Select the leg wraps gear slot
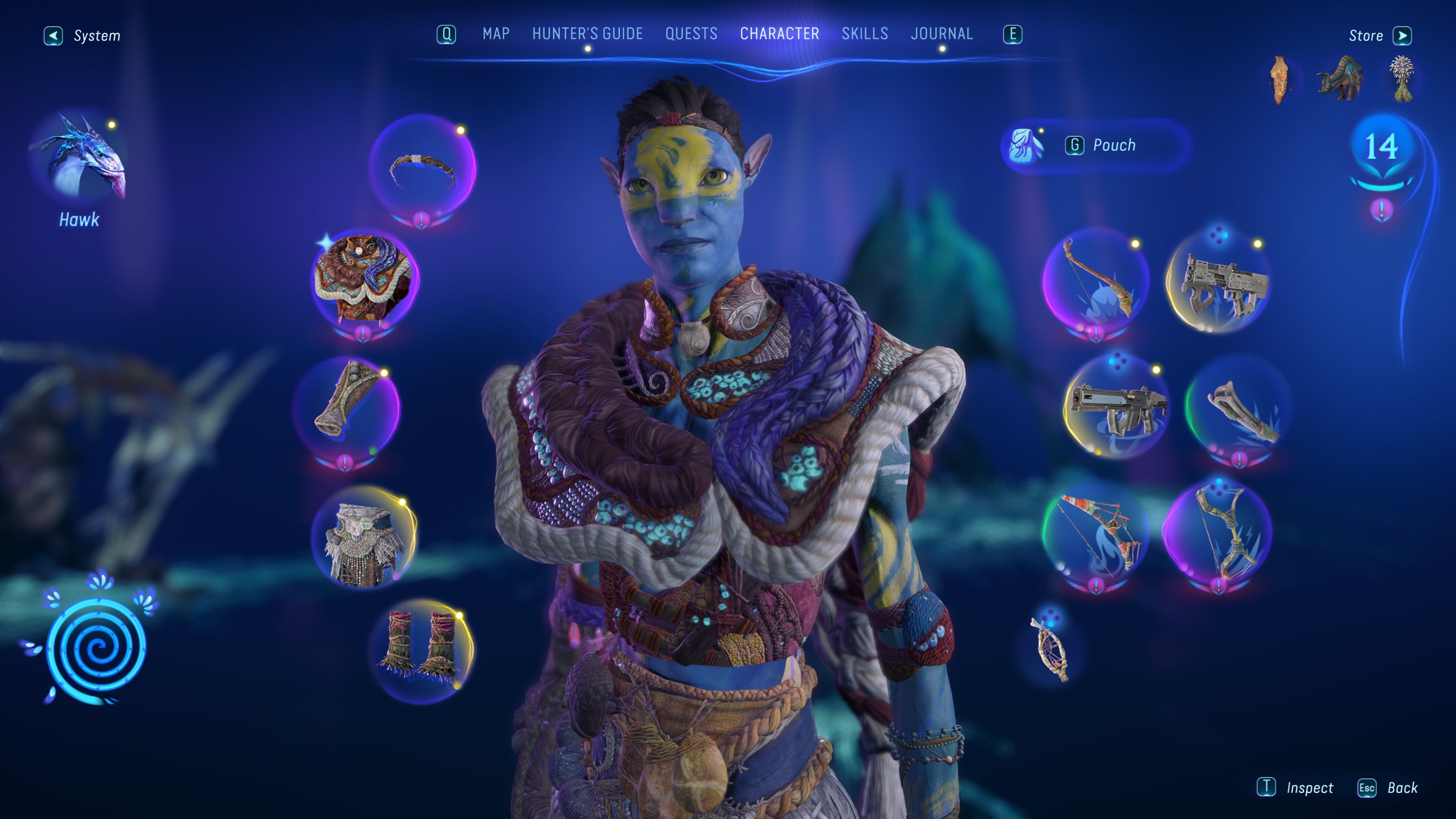Screen dimensions: 1456x819 pyautogui.click(x=421, y=650)
